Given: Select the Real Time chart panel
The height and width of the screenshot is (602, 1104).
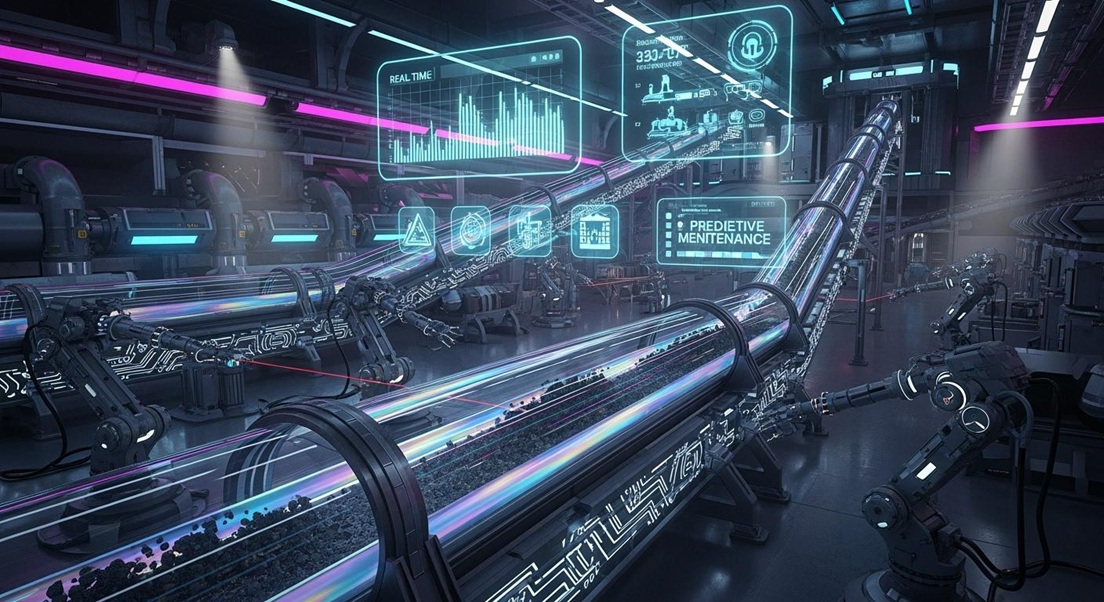Looking at the screenshot, I should [x=478, y=106].
